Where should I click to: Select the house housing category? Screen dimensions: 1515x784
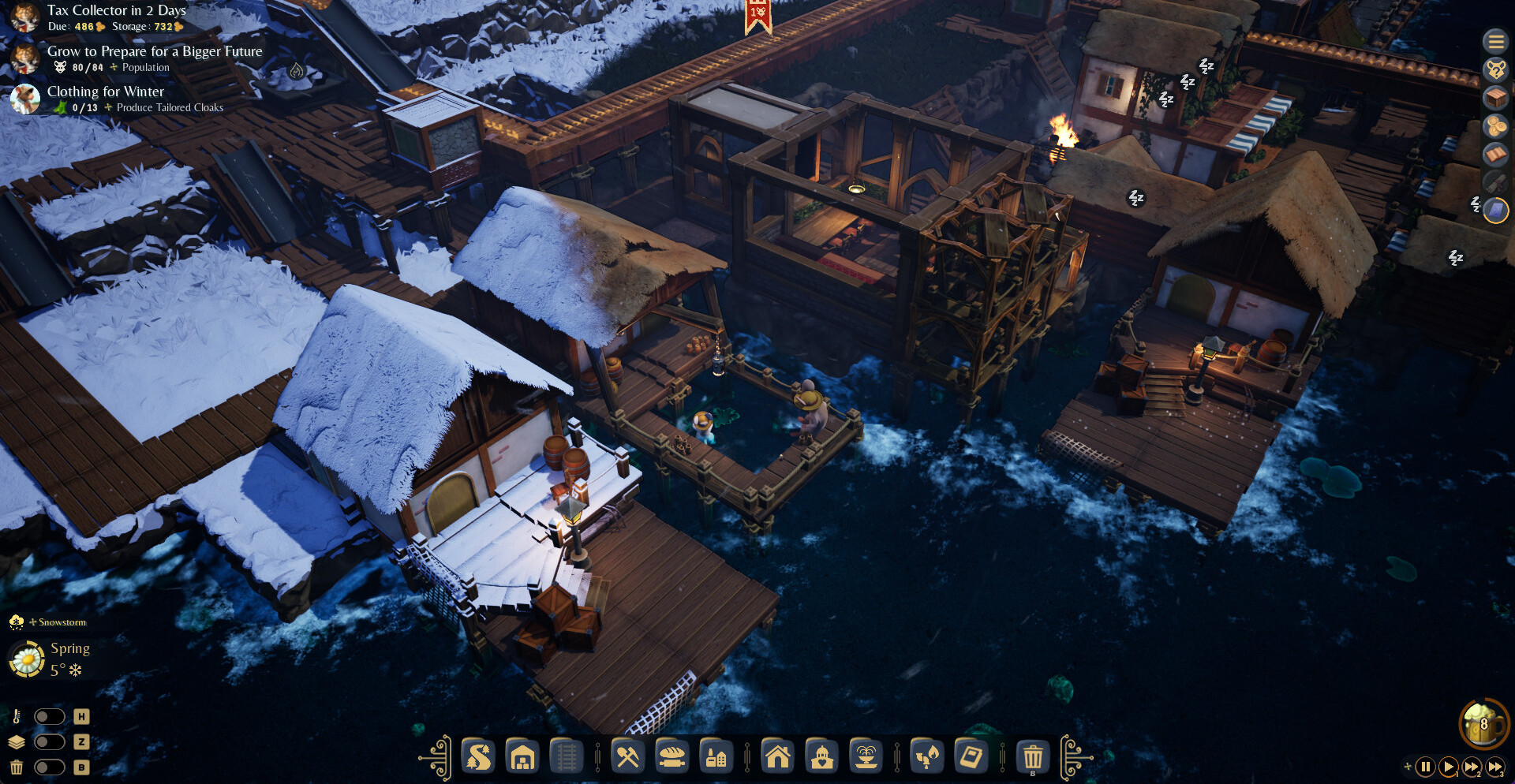(778, 757)
